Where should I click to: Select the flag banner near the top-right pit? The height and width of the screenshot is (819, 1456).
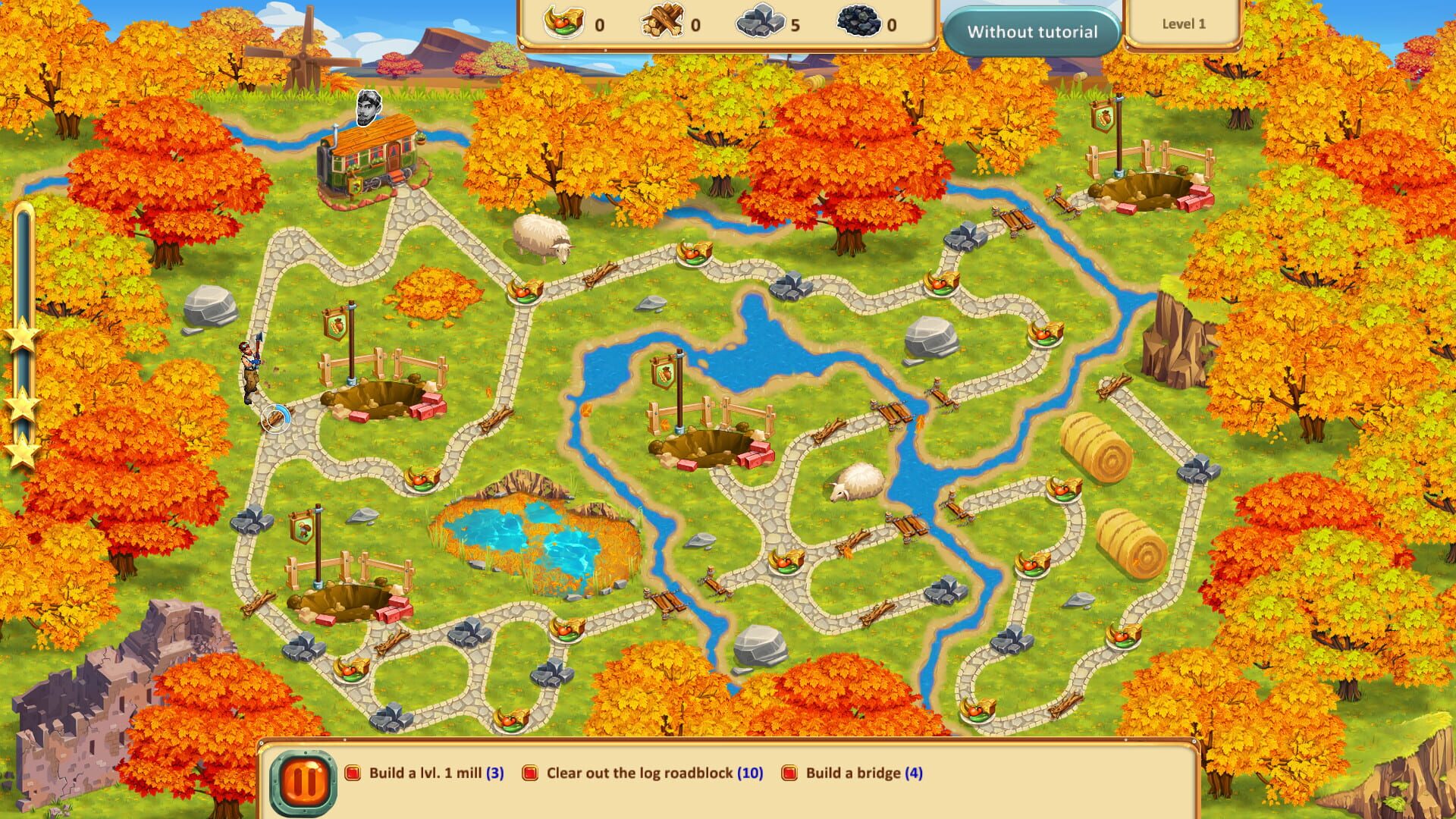tap(1103, 118)
